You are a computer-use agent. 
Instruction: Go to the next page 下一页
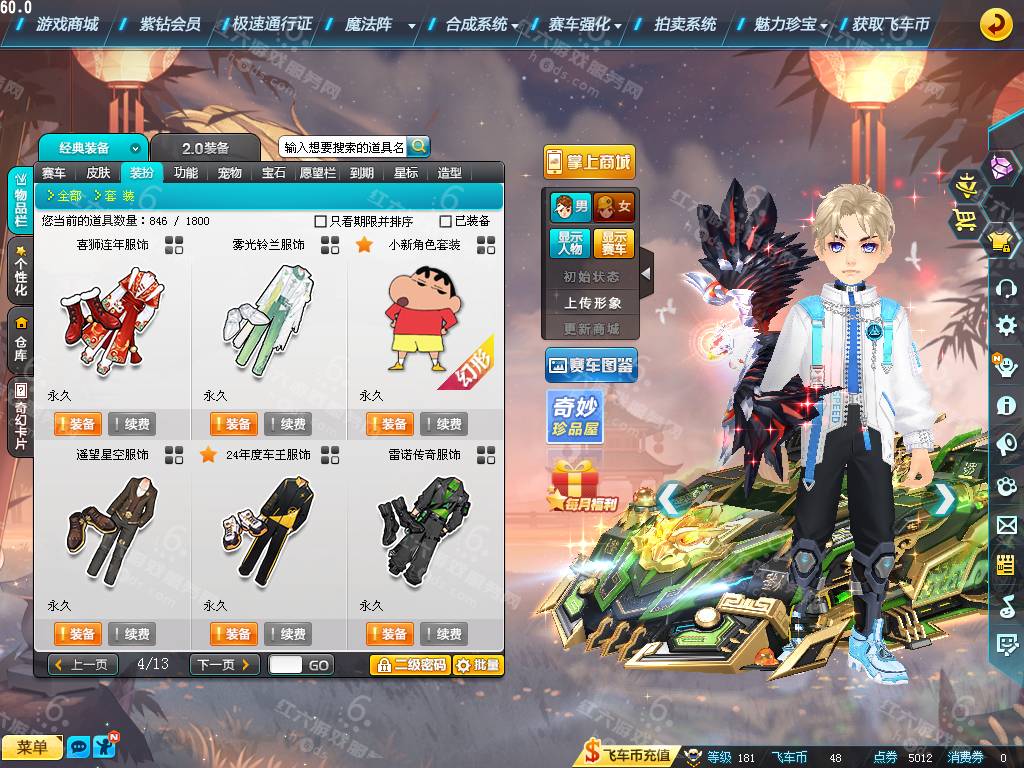click(225, 665)
